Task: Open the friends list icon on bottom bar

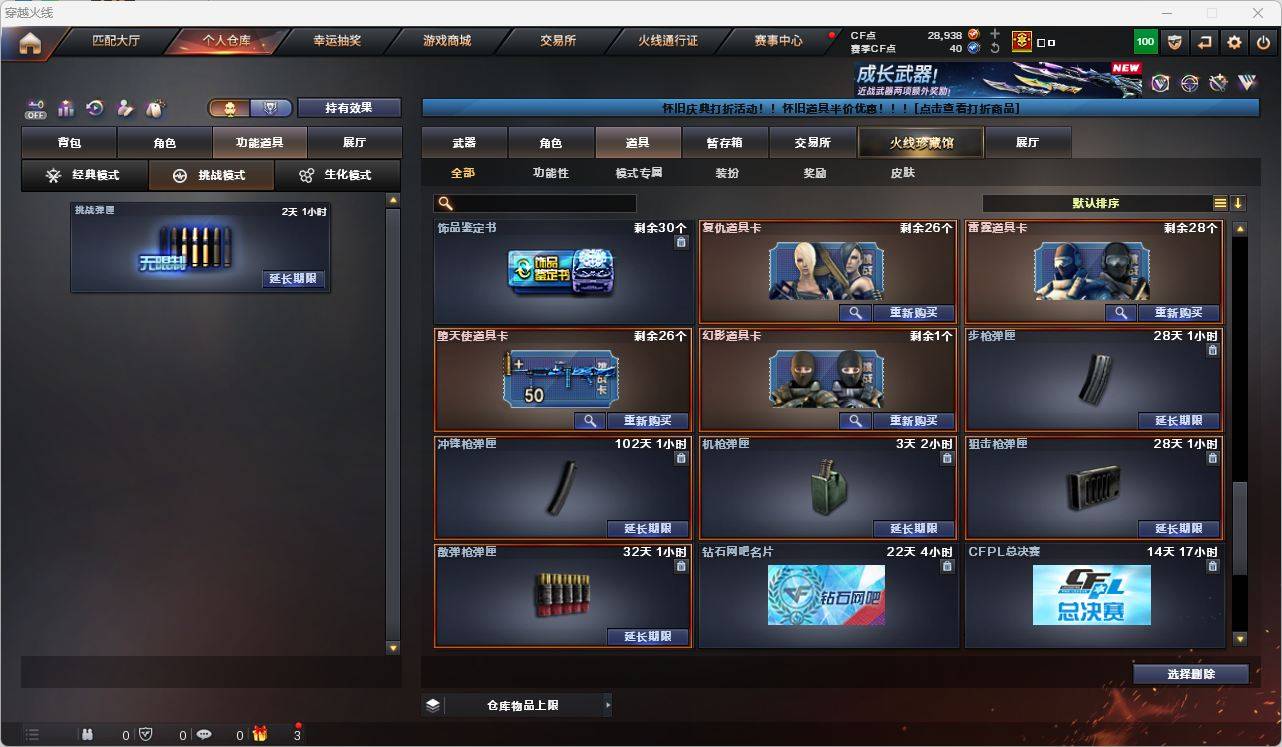Action: pos(87,735)
